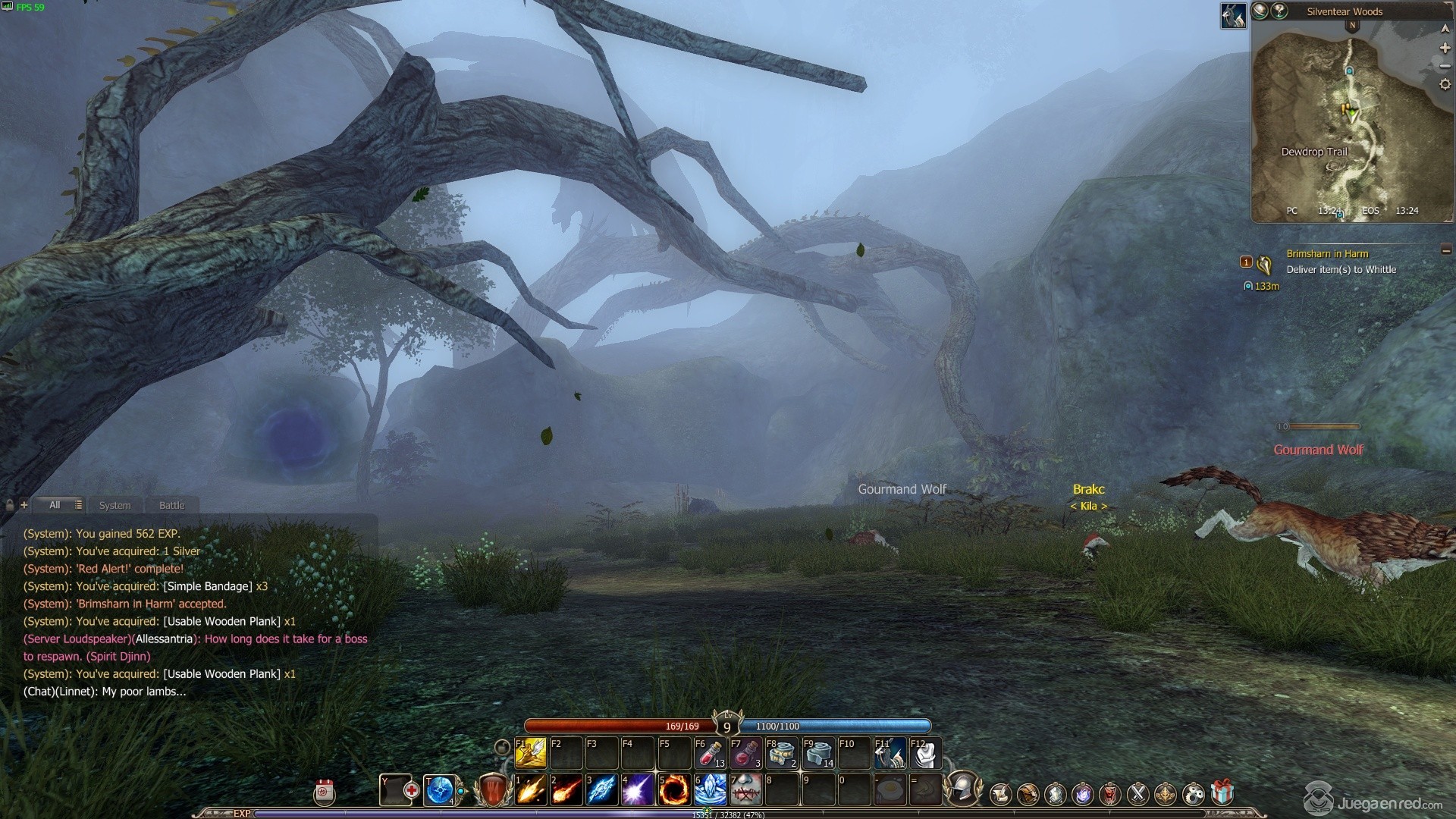Activate the blue lightning skill in slot 3
The height and width of the screenshot is (819, 1456).
click(601, 789)
